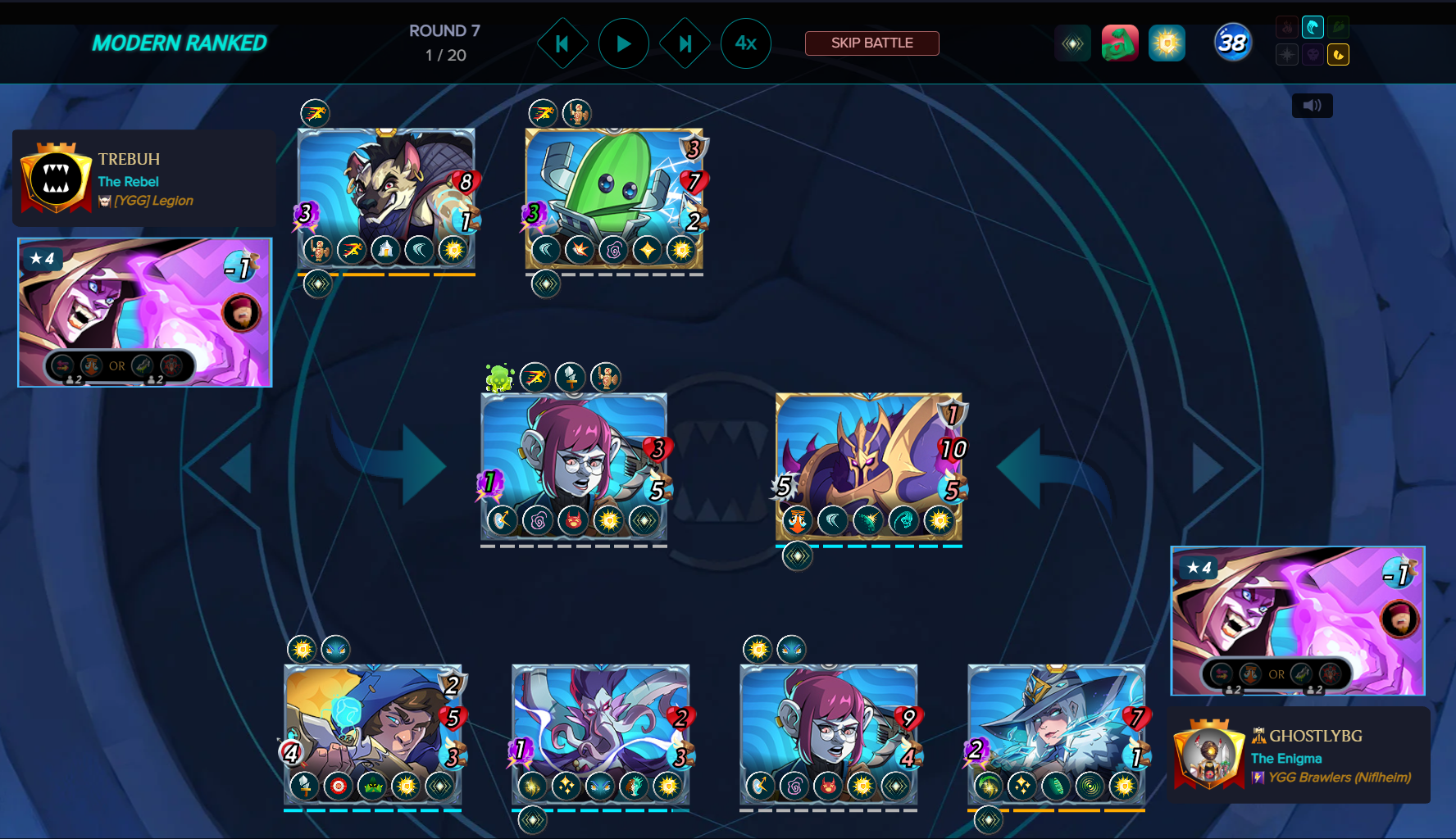The image size is (1456, 839).
Task: Play the battle animation
Action: 623,43
